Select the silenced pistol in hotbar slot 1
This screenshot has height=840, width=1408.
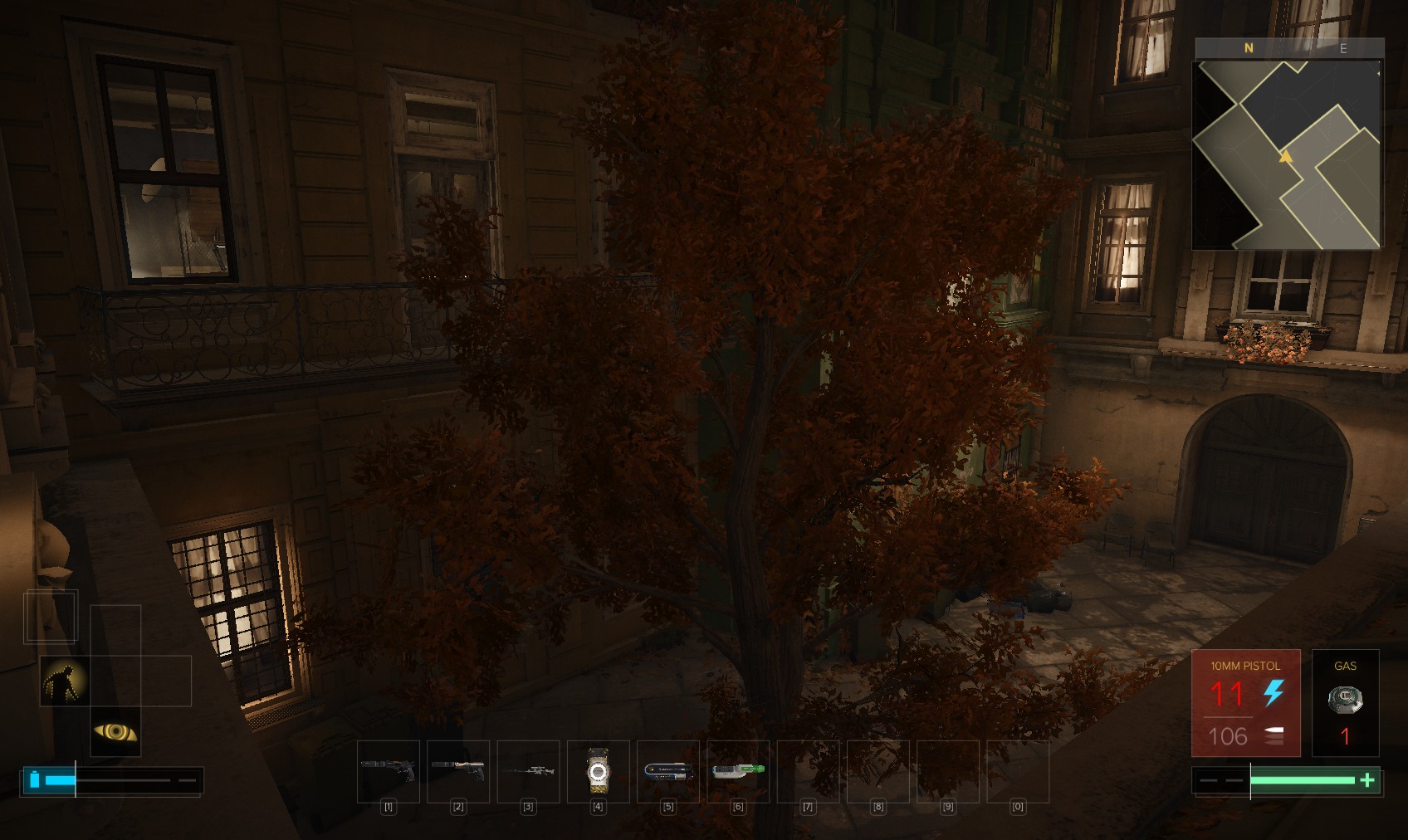[389, 771]
